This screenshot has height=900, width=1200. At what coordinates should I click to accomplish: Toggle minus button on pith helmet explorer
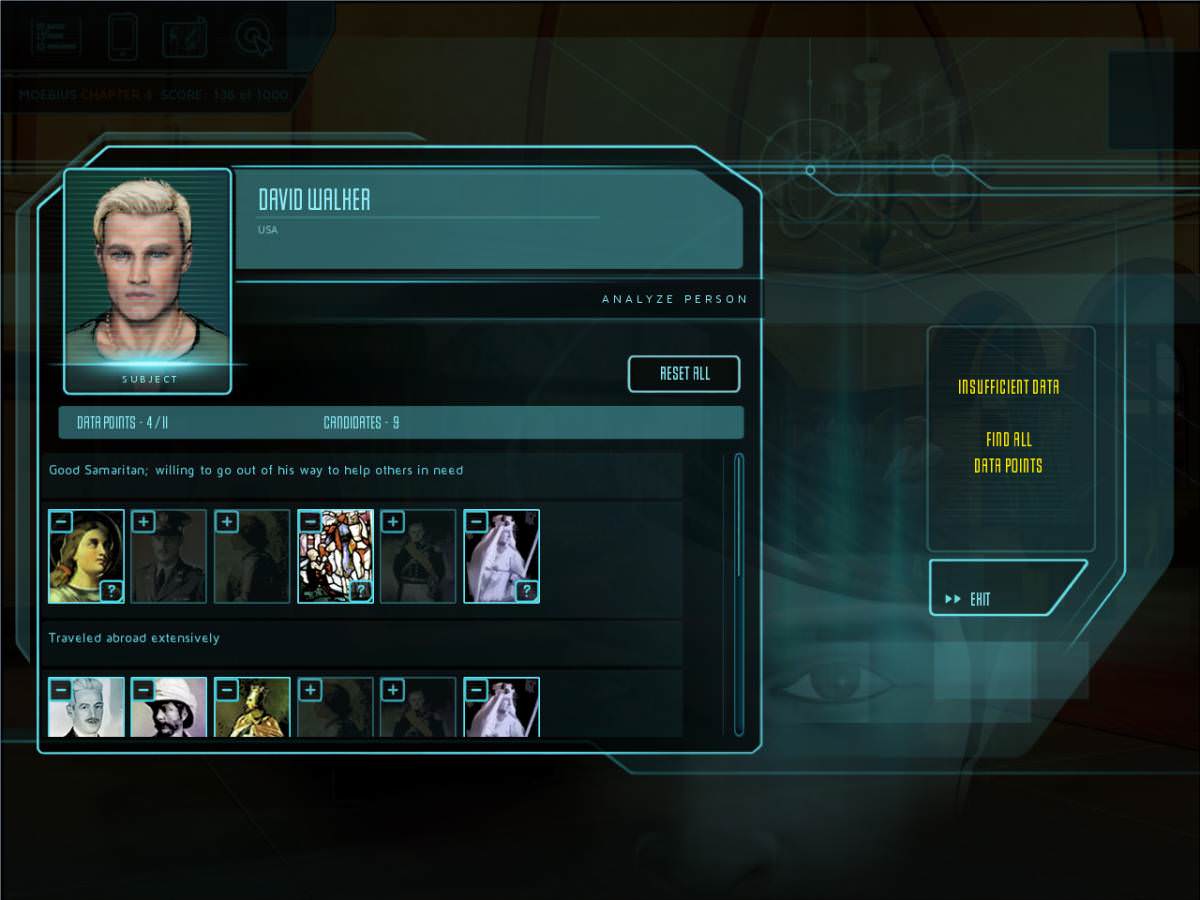tap(143, 690)
